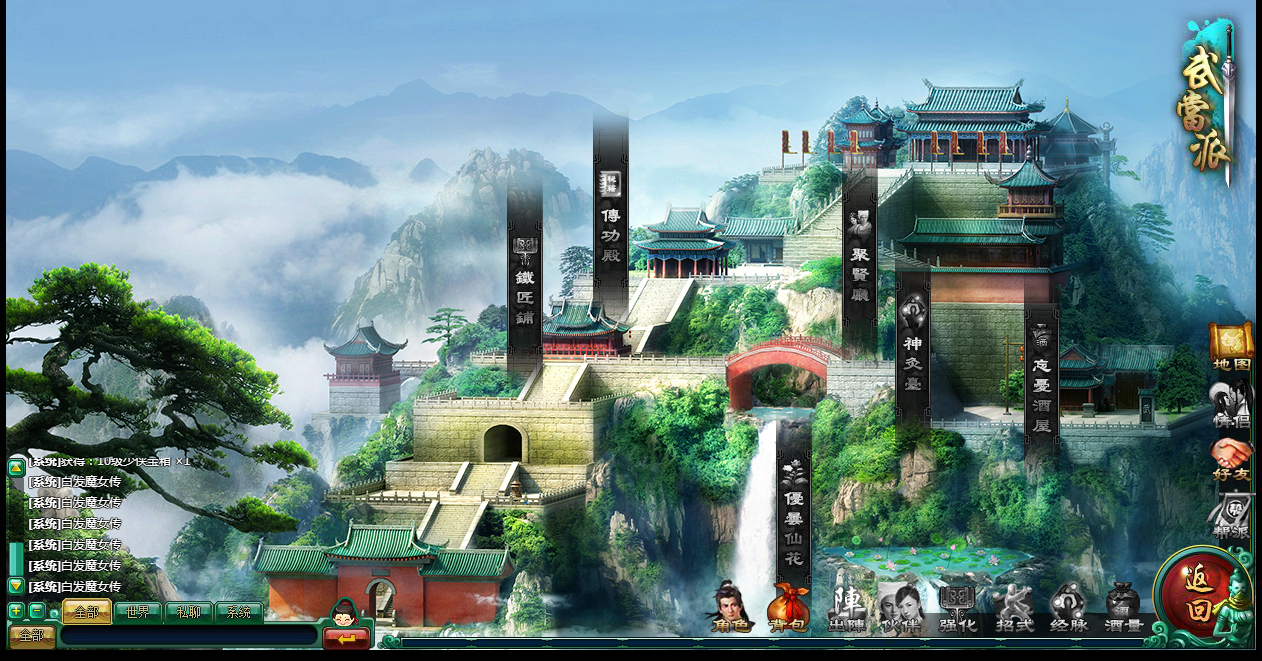Focus the chat message input field
The image size is (1262, 661).
[188, 636]
